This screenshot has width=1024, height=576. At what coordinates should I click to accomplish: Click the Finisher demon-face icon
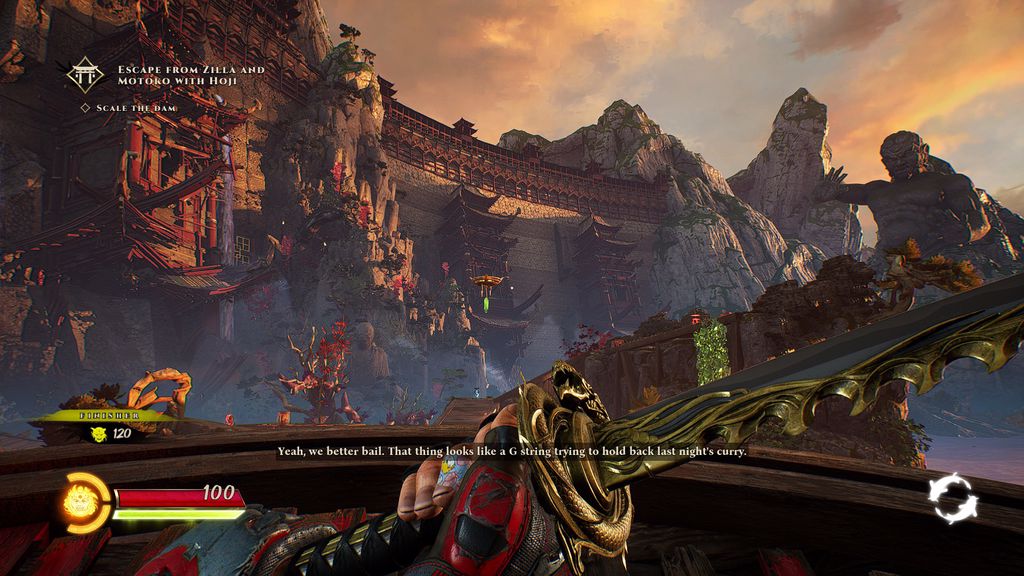pyautogui.click(x=99, y=433)
